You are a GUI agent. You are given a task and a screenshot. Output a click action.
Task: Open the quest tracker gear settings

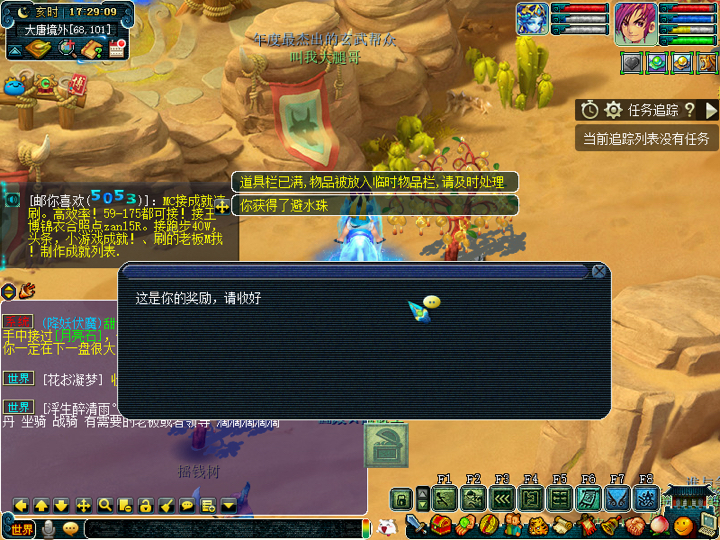[x=613, y=110]
